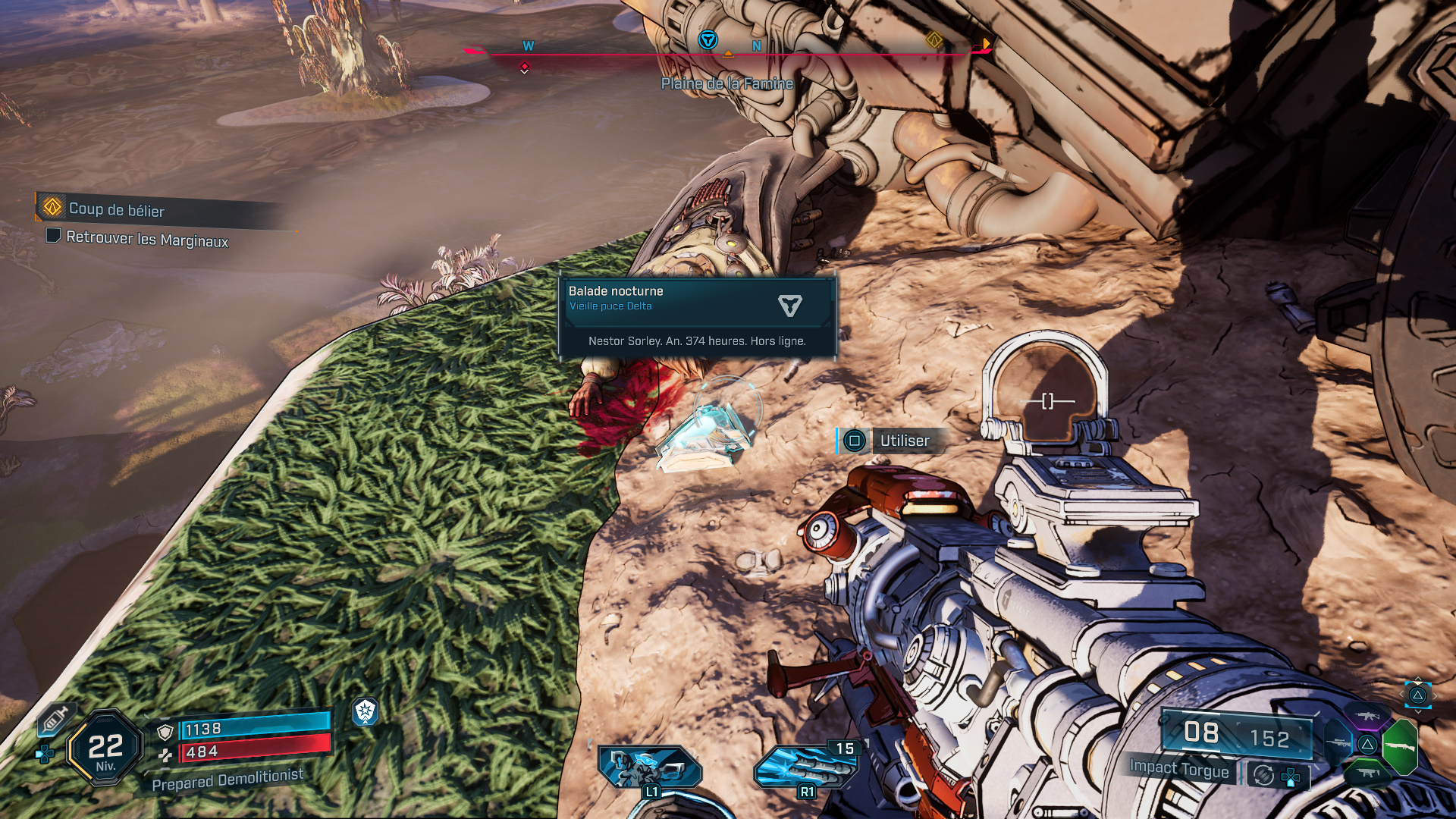Activate the R1 ordnance slot with 15 charges
Image resolution: width=1456 pixels, height=819 pixels.
point(805,767)
